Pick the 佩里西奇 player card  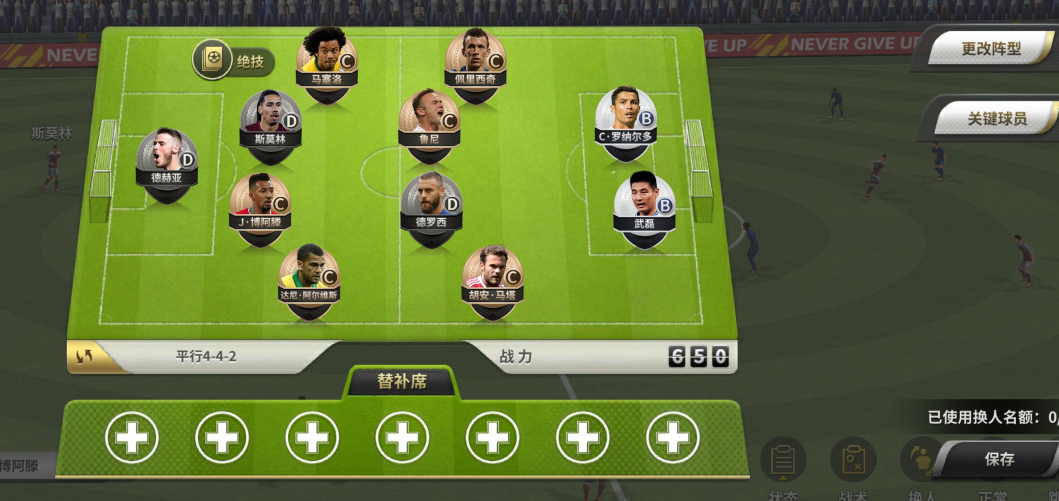[475, 59]
